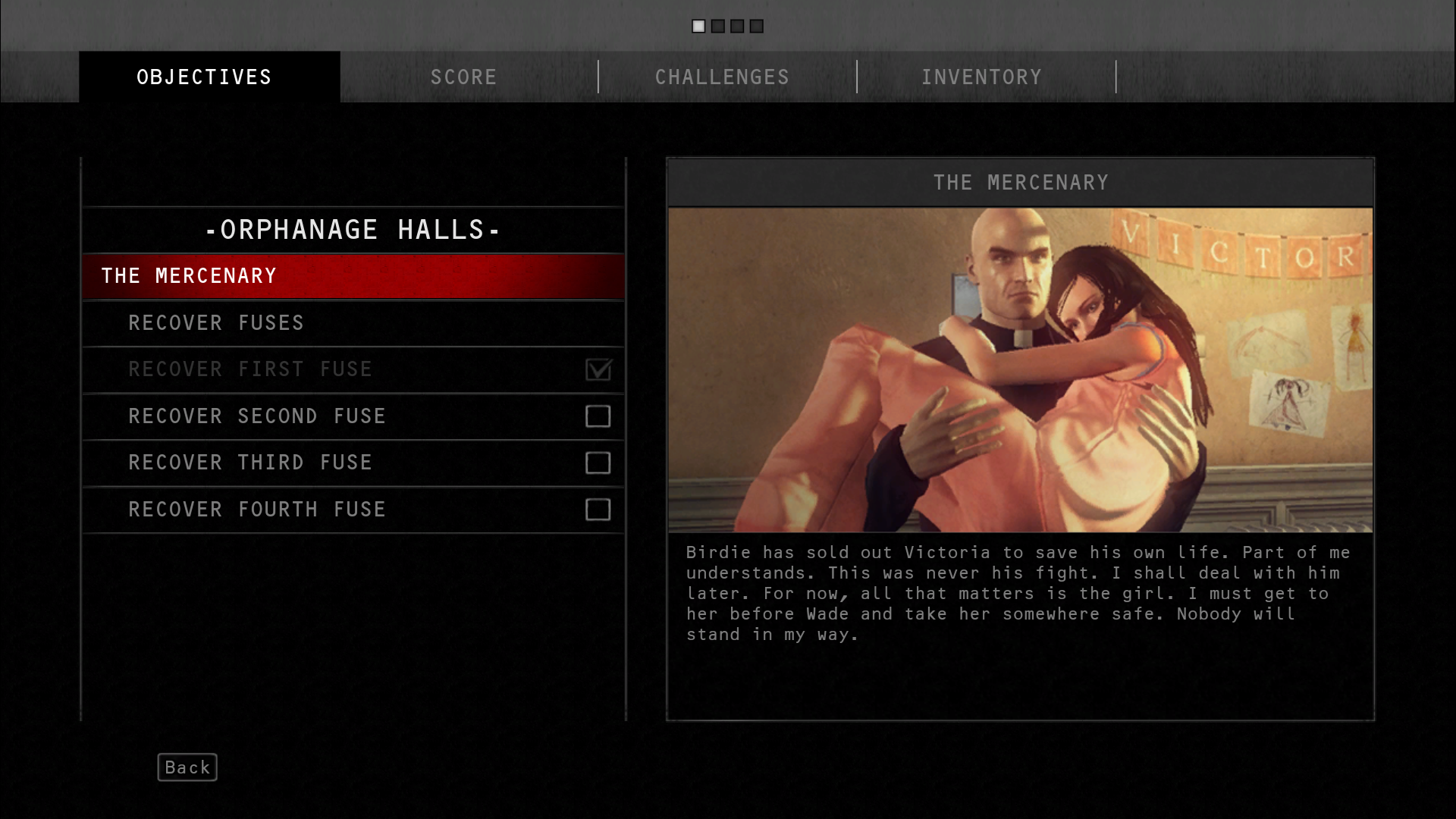Viewport: 1456px width, 819px height.
Task: Select The Mercenary objective entry
Action: (x=353, y=276)
